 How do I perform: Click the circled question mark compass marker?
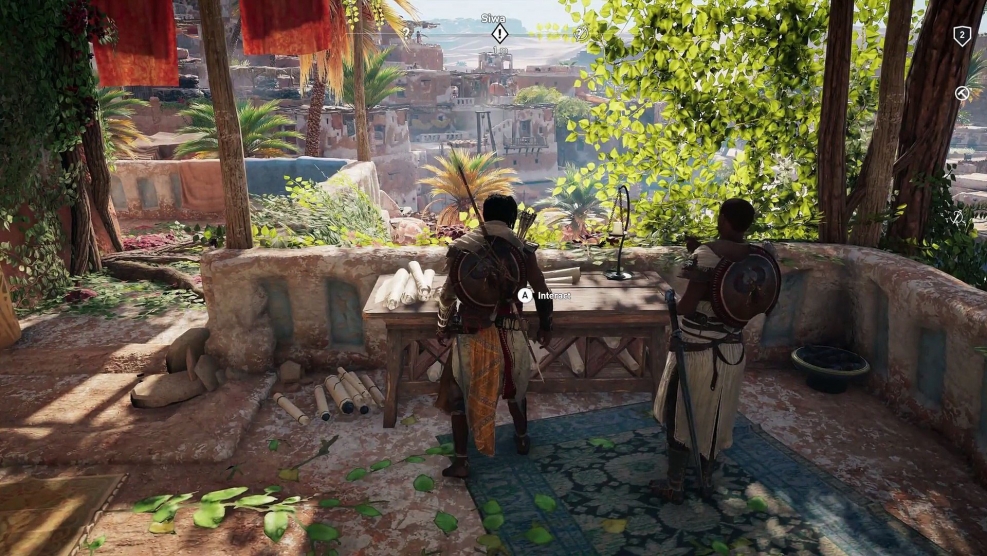click(581, 33)
